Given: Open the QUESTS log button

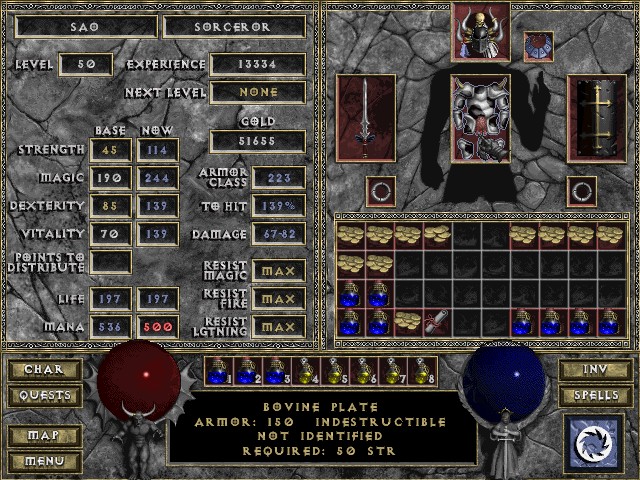Looking at the screenshot, I should pos(43,396).
